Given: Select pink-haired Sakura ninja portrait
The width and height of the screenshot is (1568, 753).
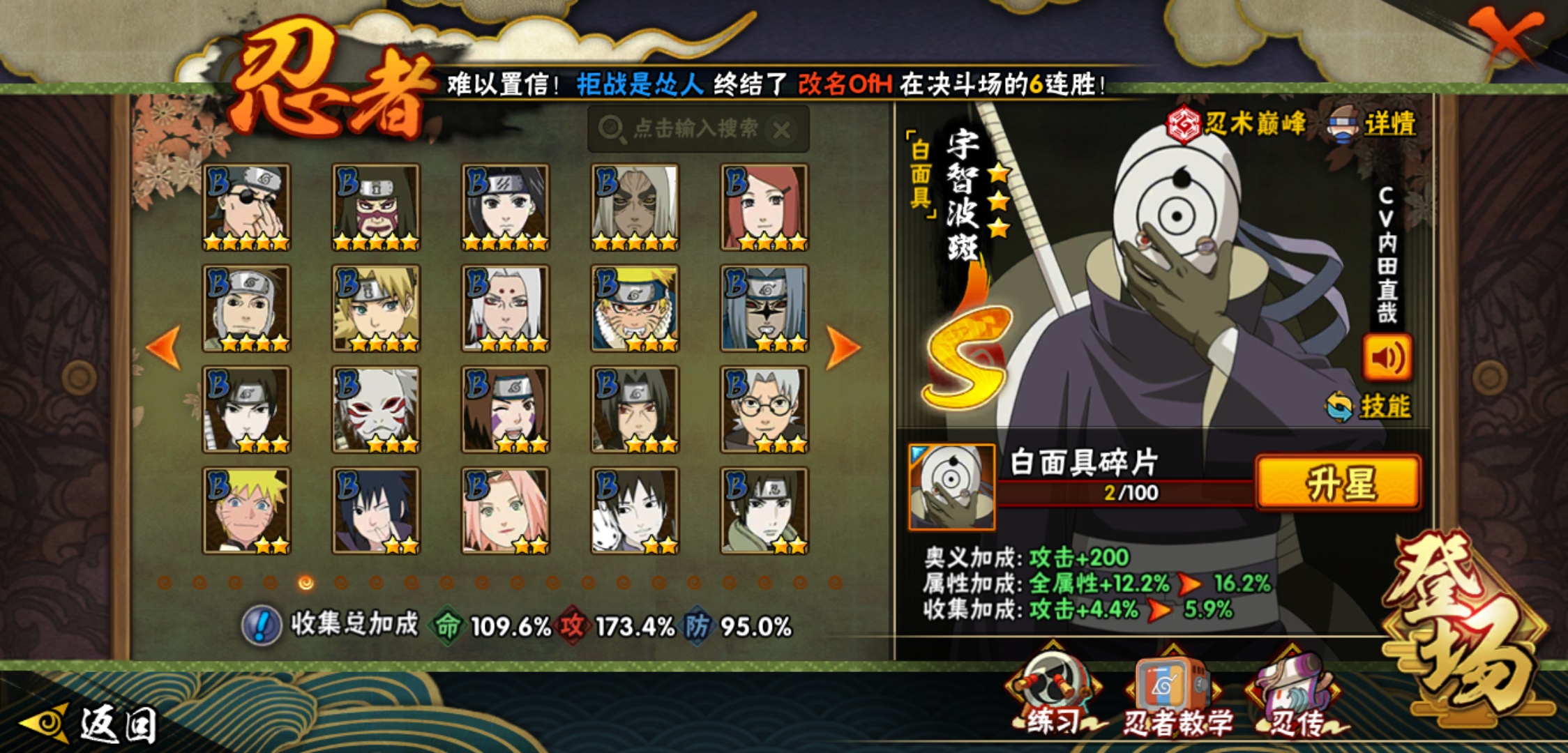Looking at the screenshot, I should (506, 511).
